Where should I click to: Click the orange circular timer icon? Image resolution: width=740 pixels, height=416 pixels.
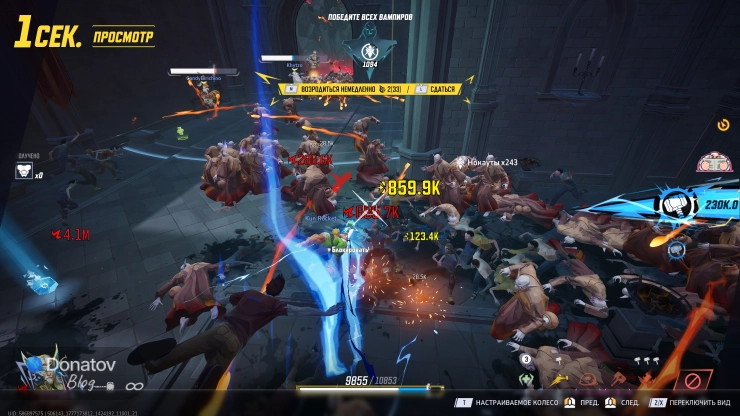click(724, 126)
